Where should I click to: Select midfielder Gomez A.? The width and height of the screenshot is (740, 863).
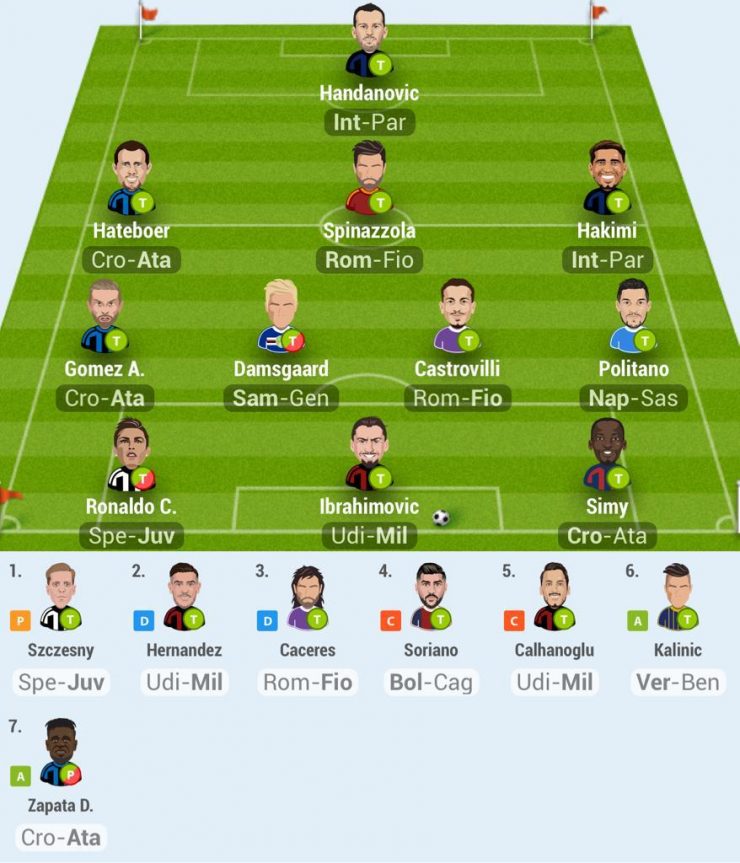click(x=103, y=316)
